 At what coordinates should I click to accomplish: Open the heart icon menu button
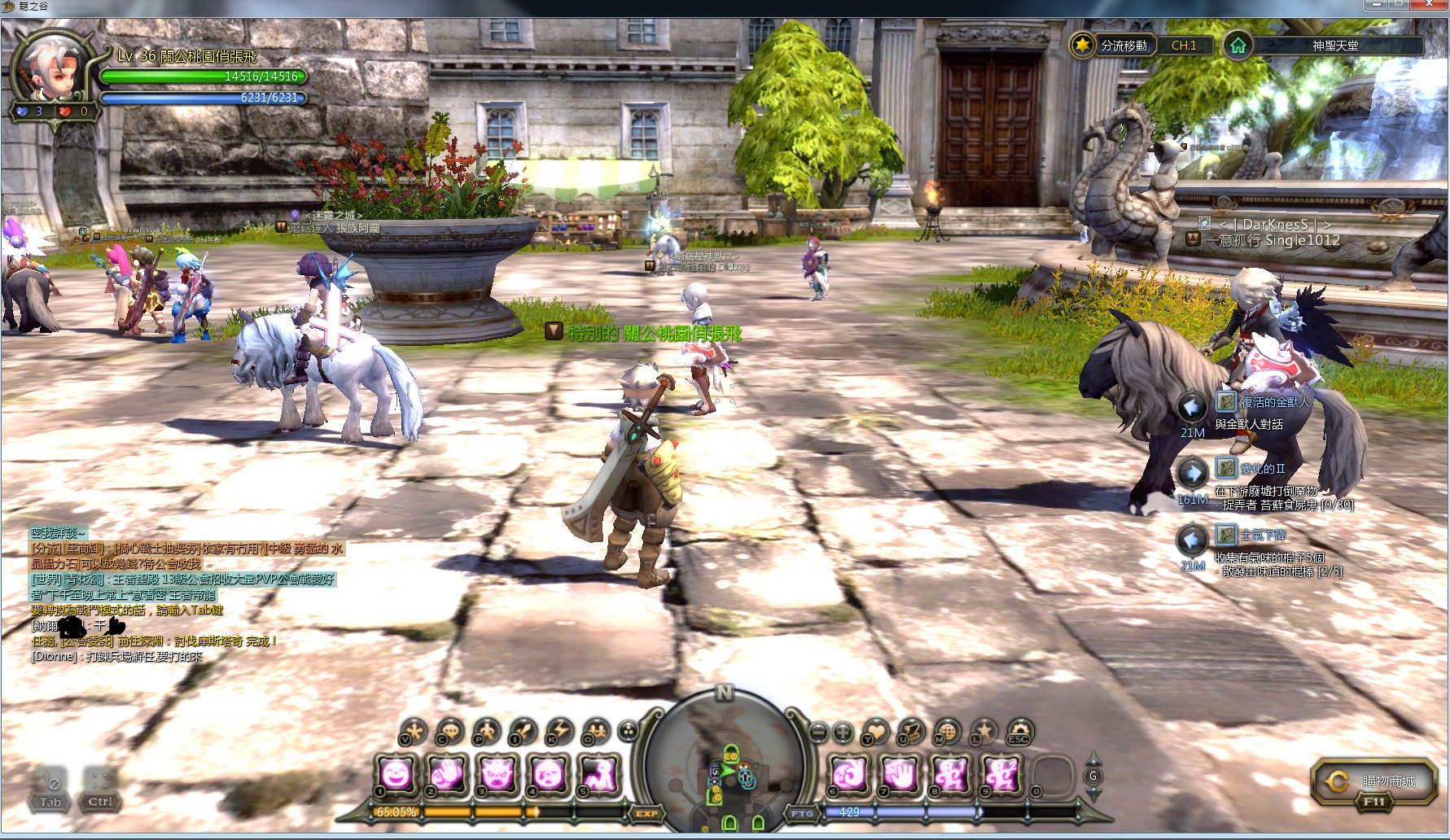(874, 732)
